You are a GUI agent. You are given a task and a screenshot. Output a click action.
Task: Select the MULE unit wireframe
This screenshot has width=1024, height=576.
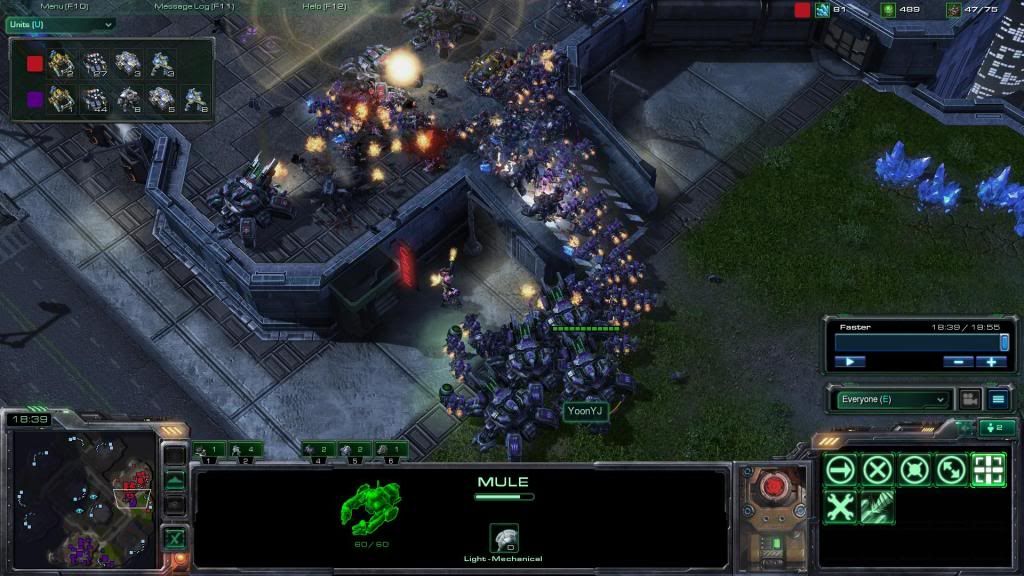[371, 505]
